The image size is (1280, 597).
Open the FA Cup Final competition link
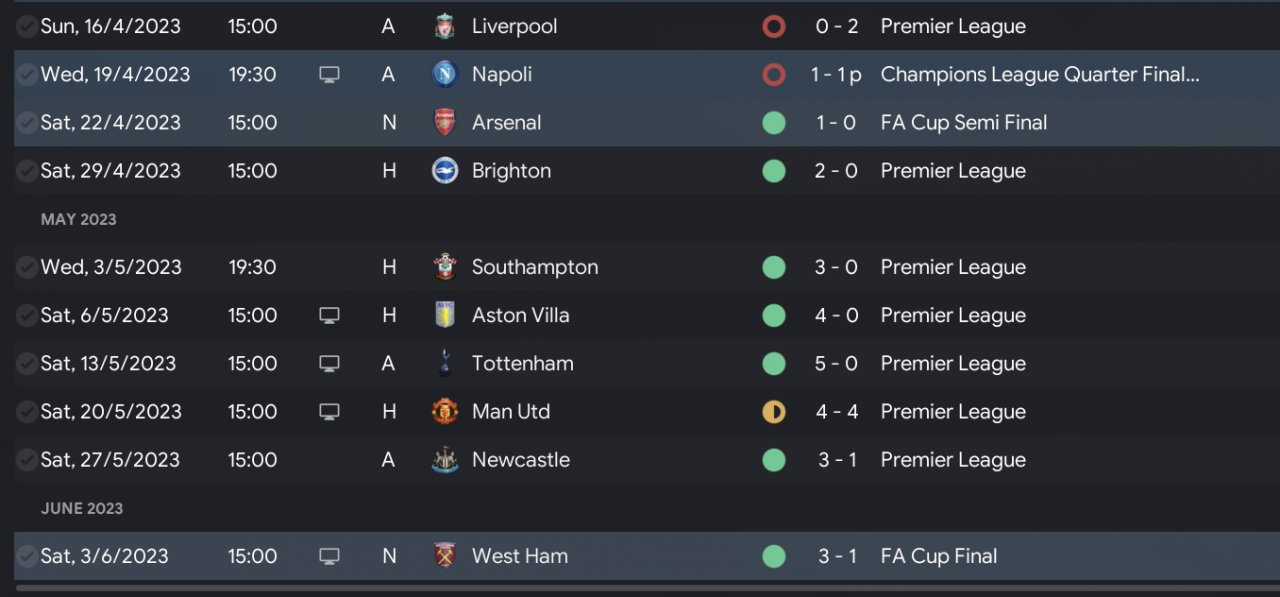pos(938,556)
